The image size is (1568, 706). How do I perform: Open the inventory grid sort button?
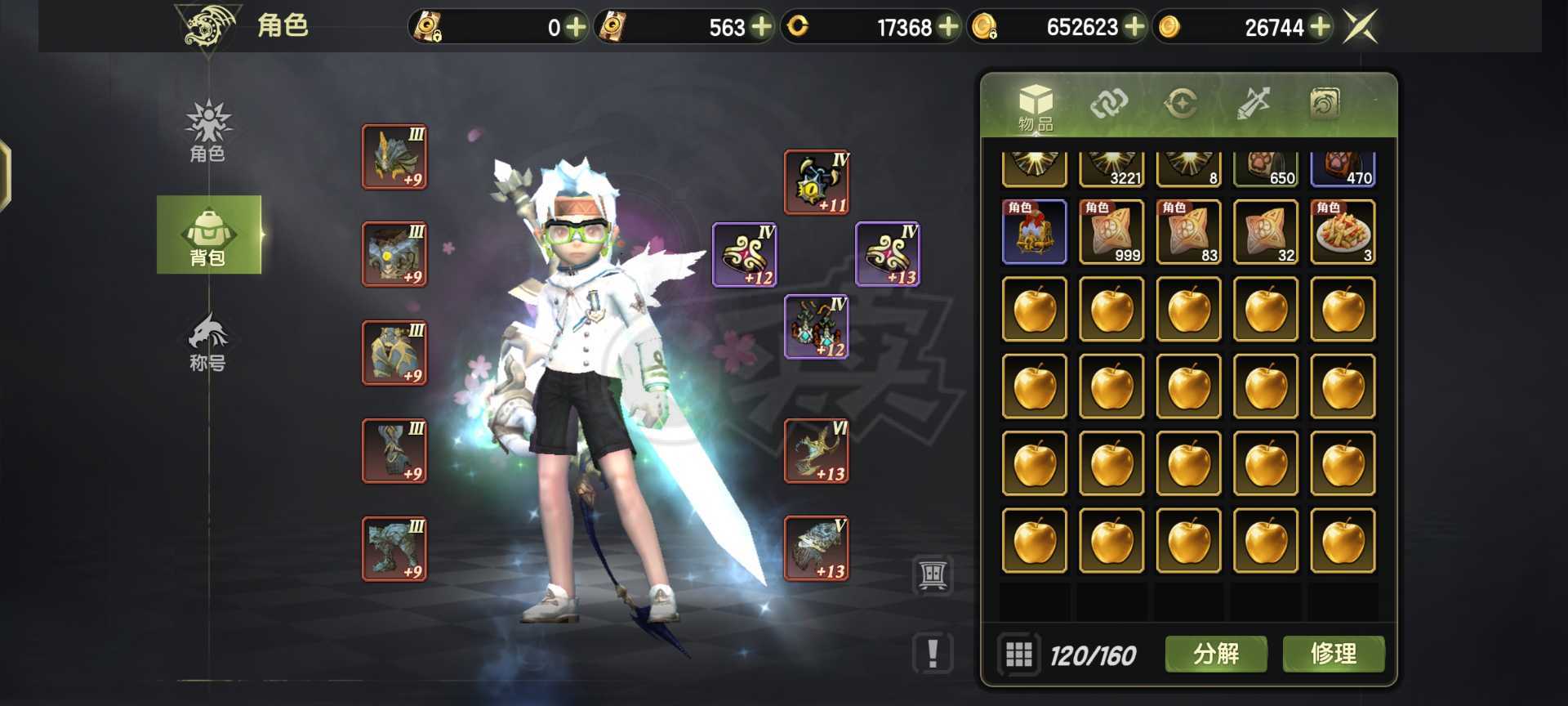coord(1018,655)
